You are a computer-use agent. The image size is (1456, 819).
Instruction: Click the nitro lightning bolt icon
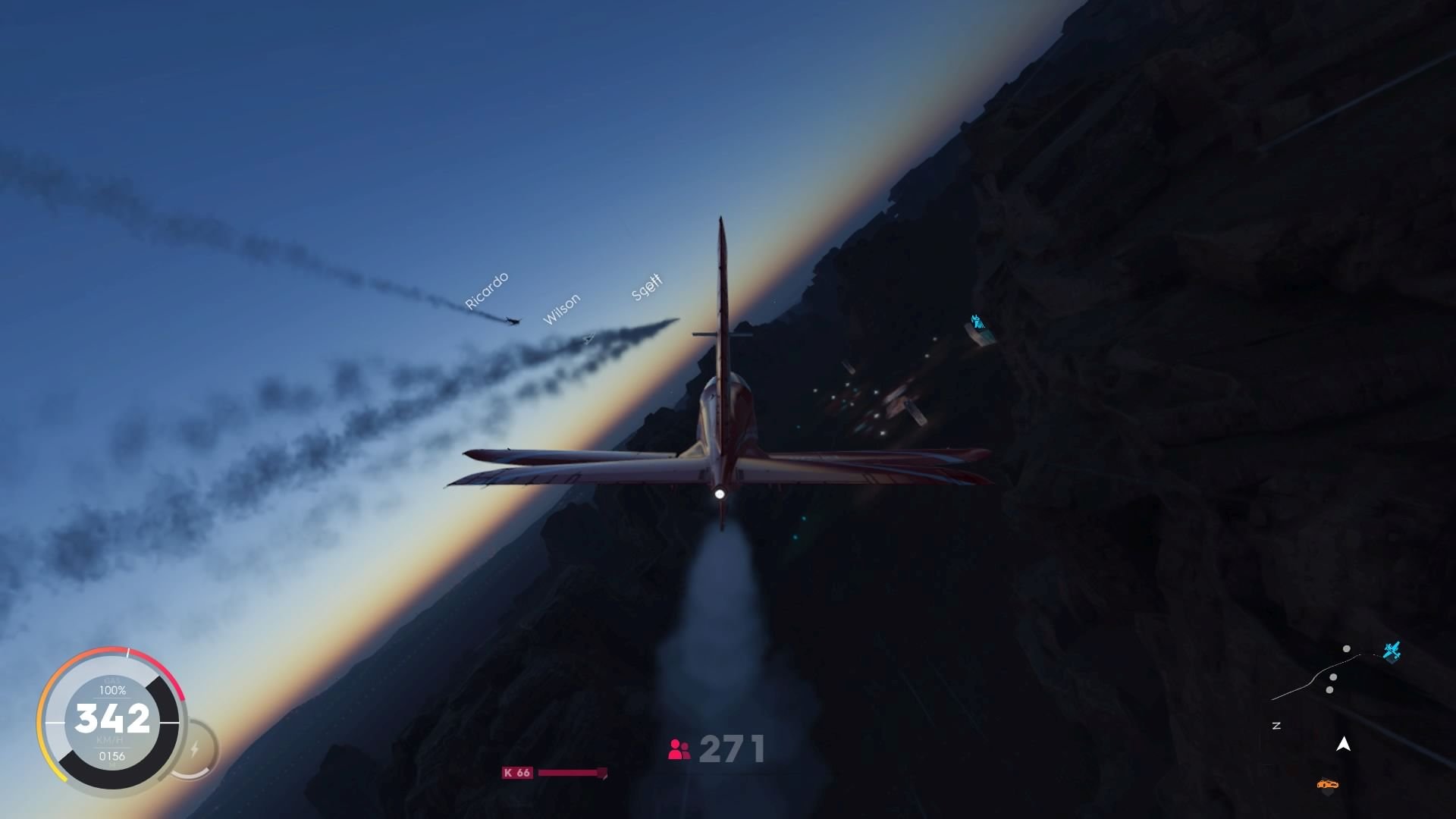pyautogui.click(x=196, y=748)
